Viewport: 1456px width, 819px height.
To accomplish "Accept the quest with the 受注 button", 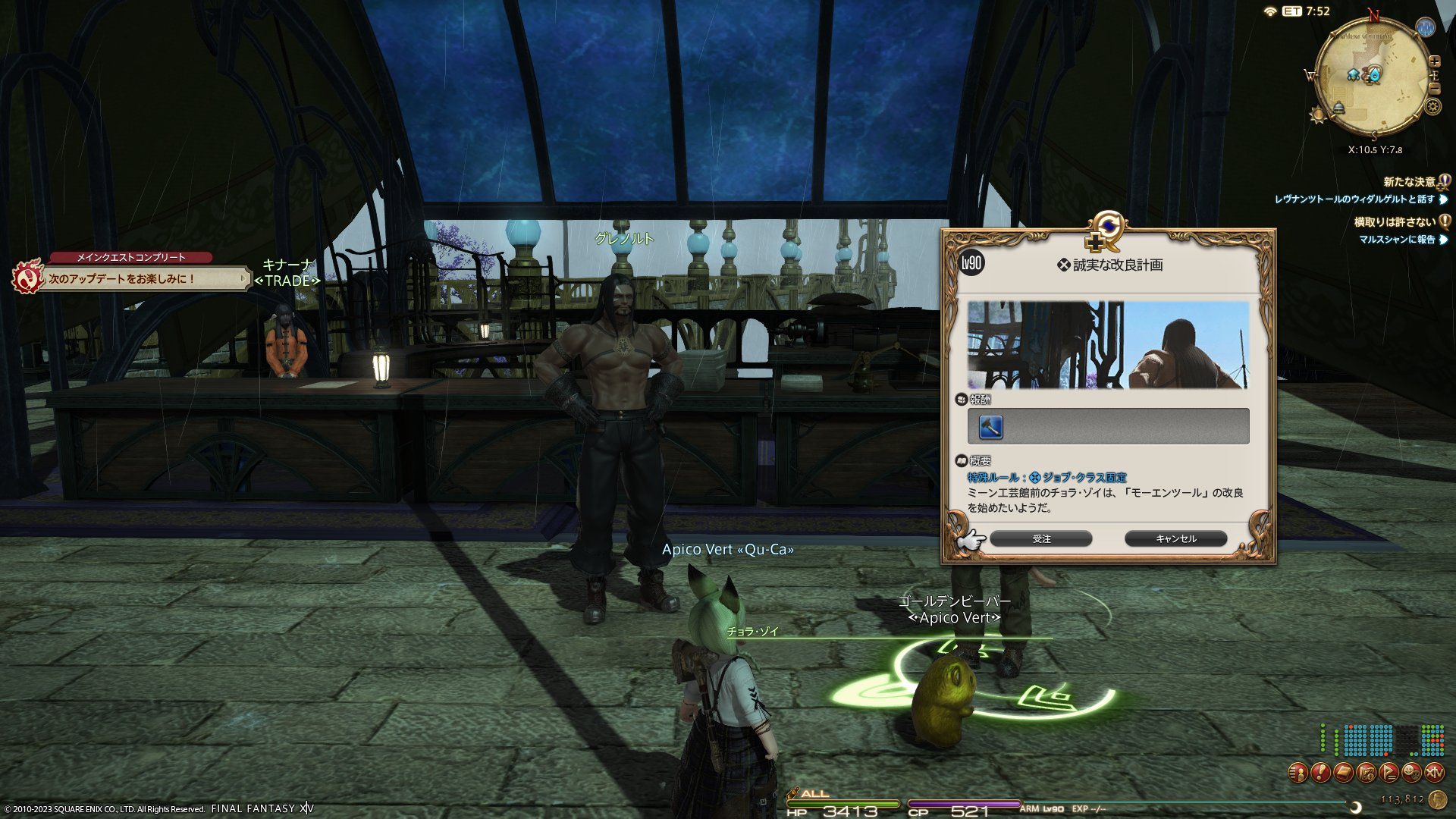I will point(1040,538).
